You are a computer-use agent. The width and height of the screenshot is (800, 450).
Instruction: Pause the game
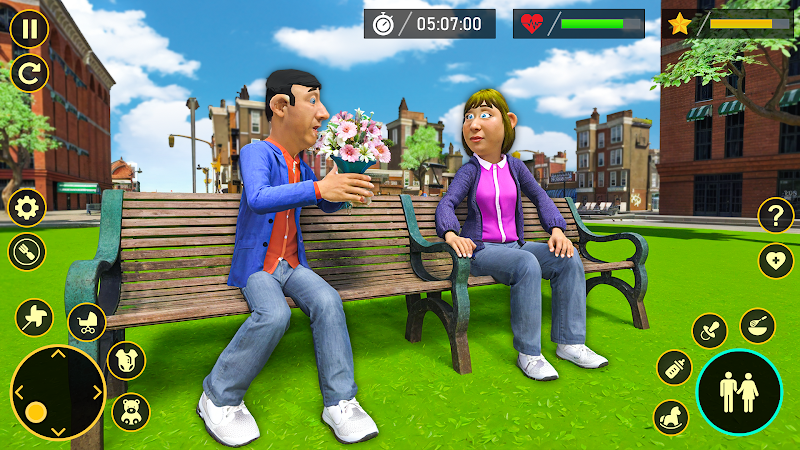click(x=30, y=29)
